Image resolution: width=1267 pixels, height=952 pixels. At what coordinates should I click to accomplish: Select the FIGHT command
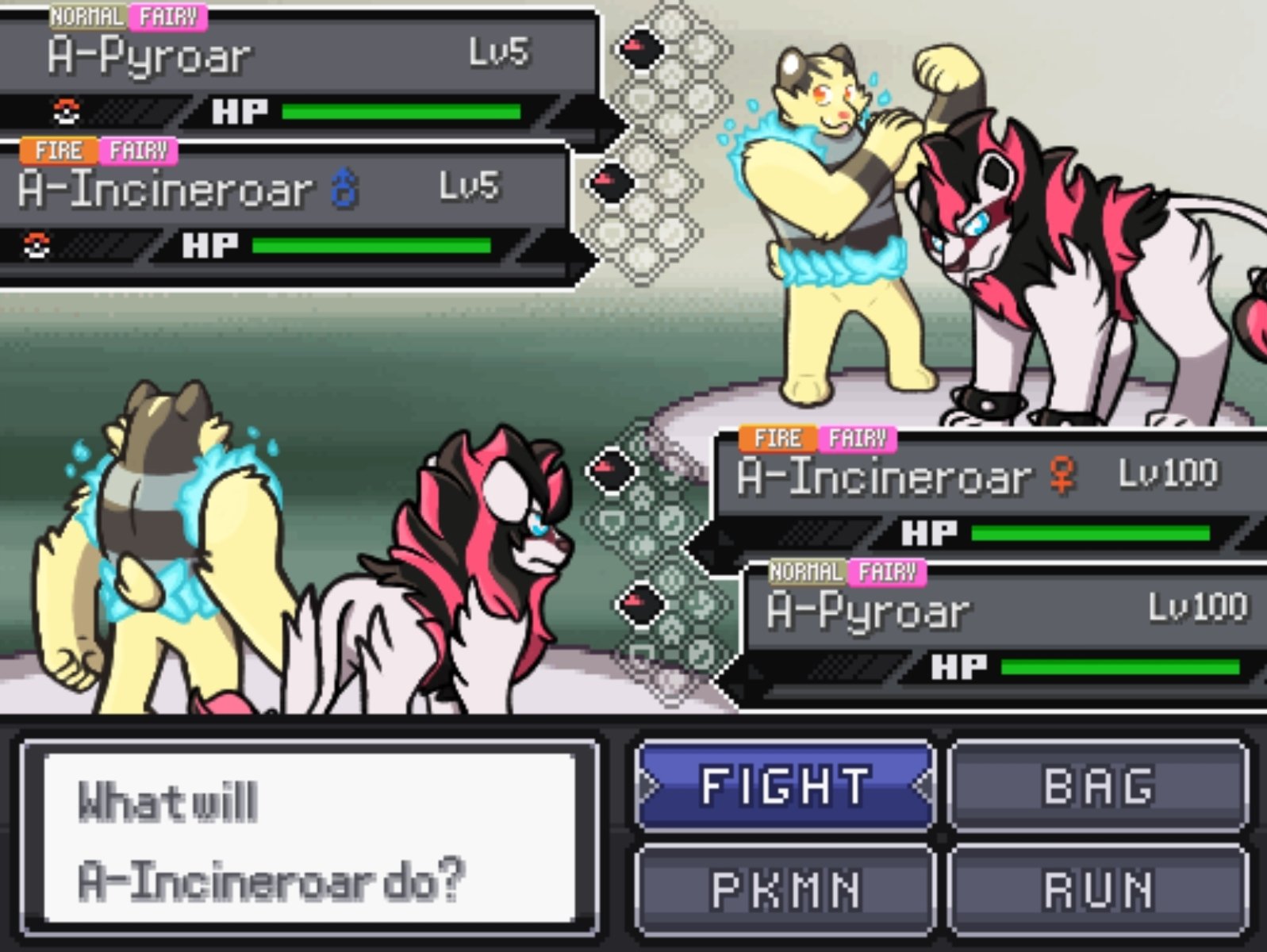pos(785,785)
